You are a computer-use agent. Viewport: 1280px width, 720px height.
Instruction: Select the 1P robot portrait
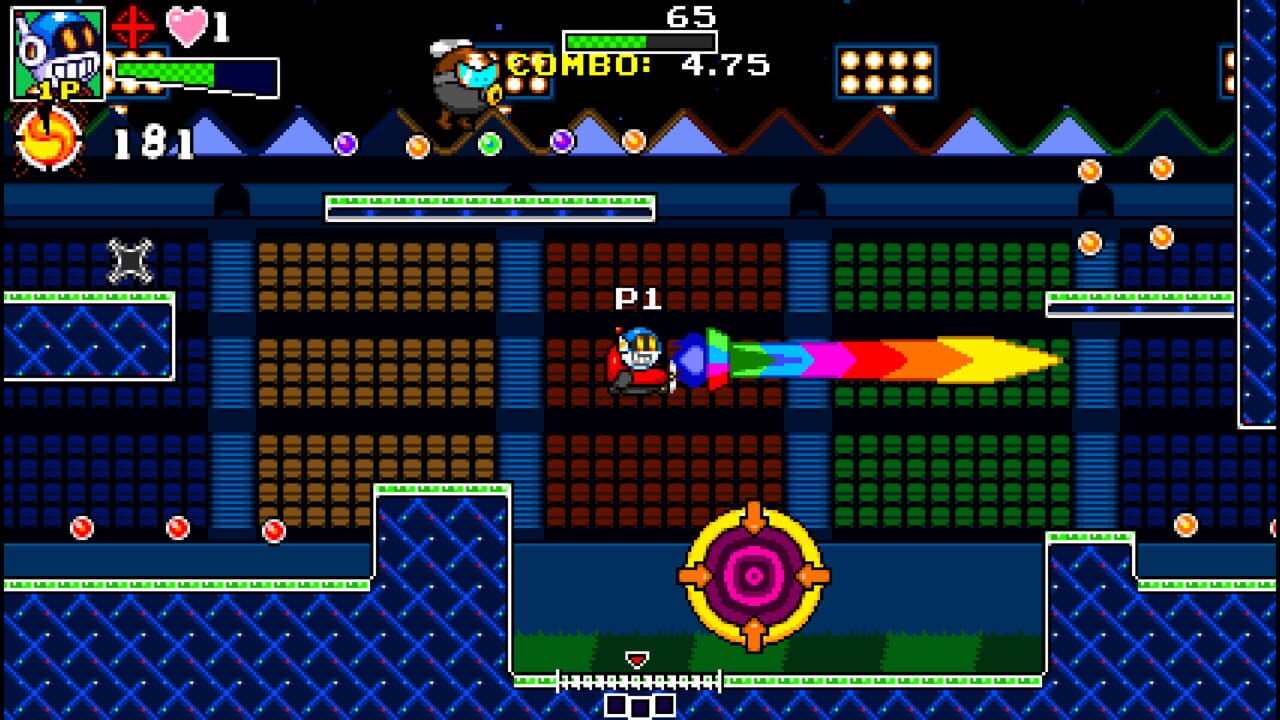[x=55, y=55]
